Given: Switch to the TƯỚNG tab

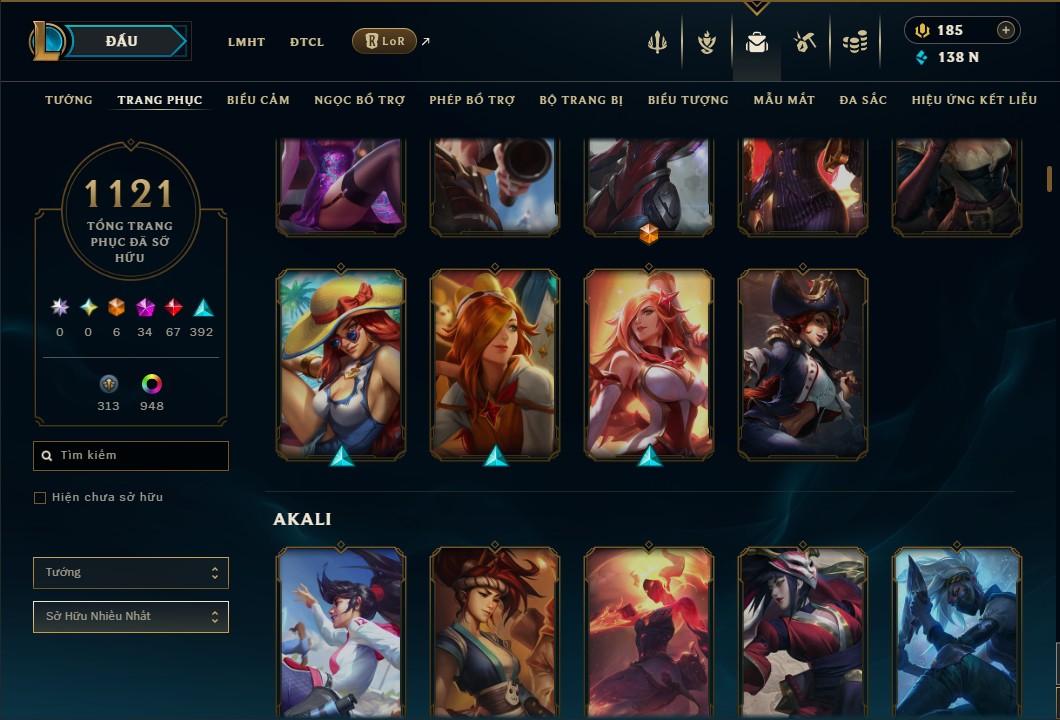Looking at the screenshot, I should point(69,100).
